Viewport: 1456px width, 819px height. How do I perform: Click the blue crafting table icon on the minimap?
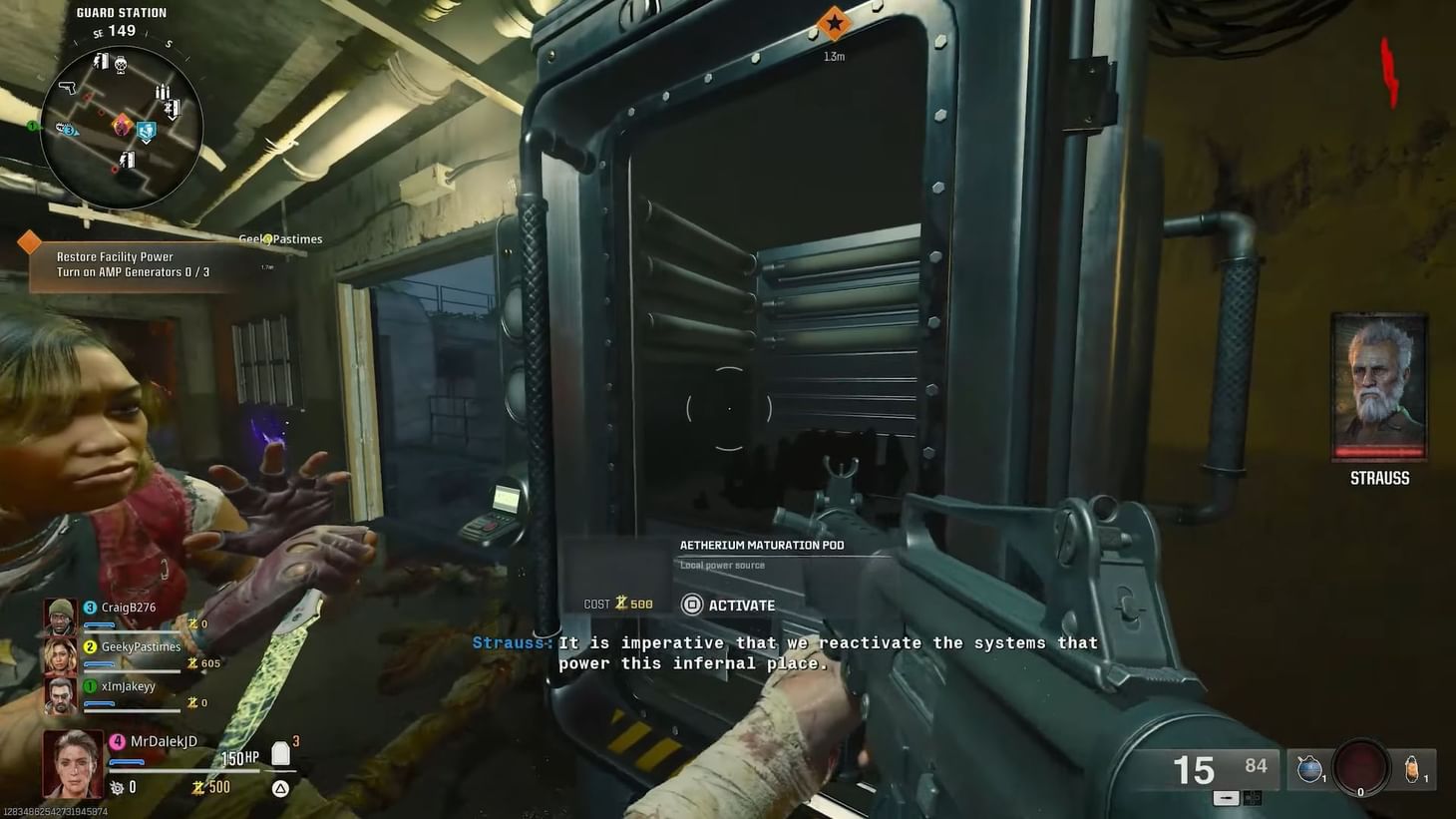click(x=146, y=130)
